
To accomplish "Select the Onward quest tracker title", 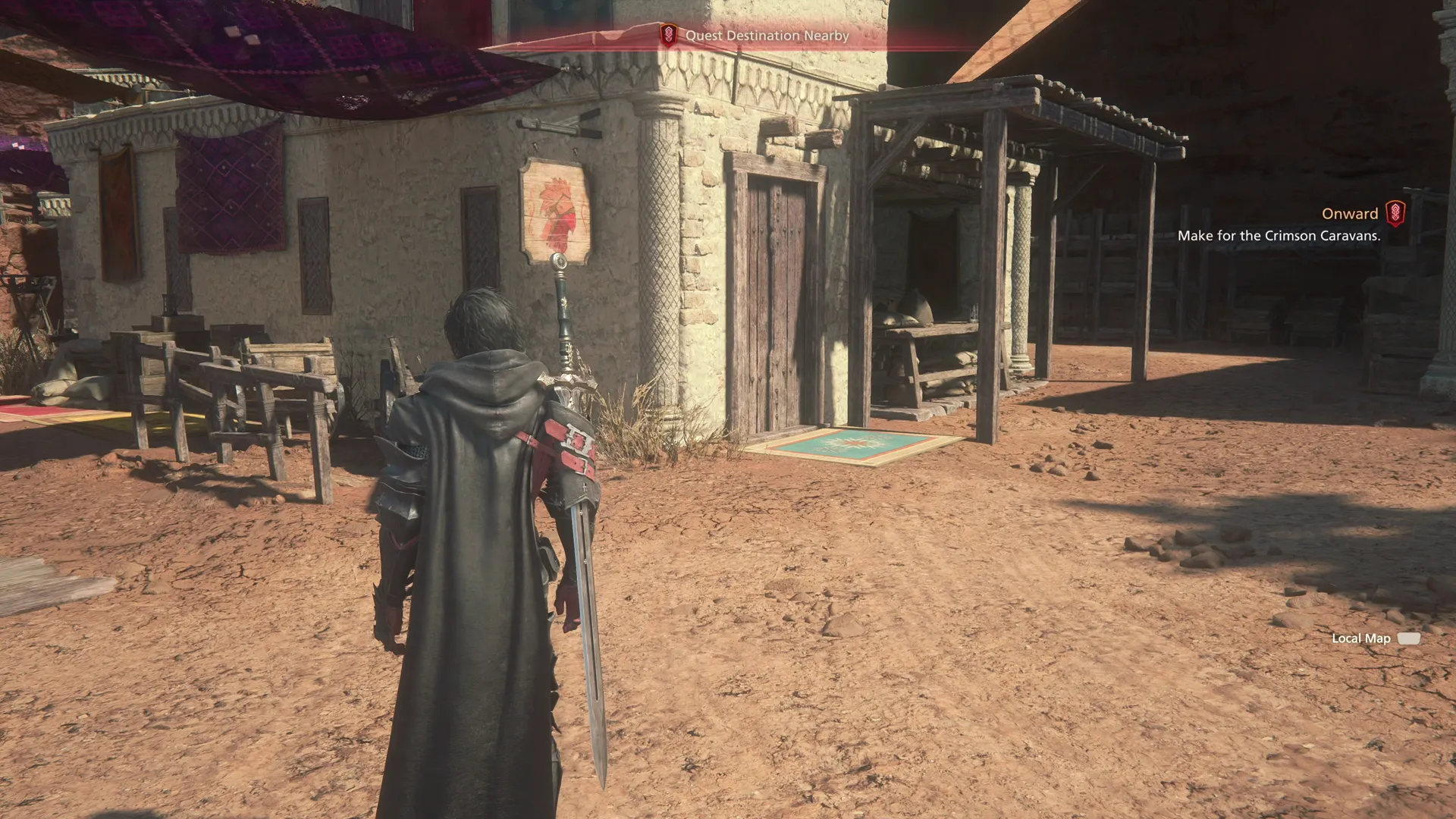I will (1349, 214).
